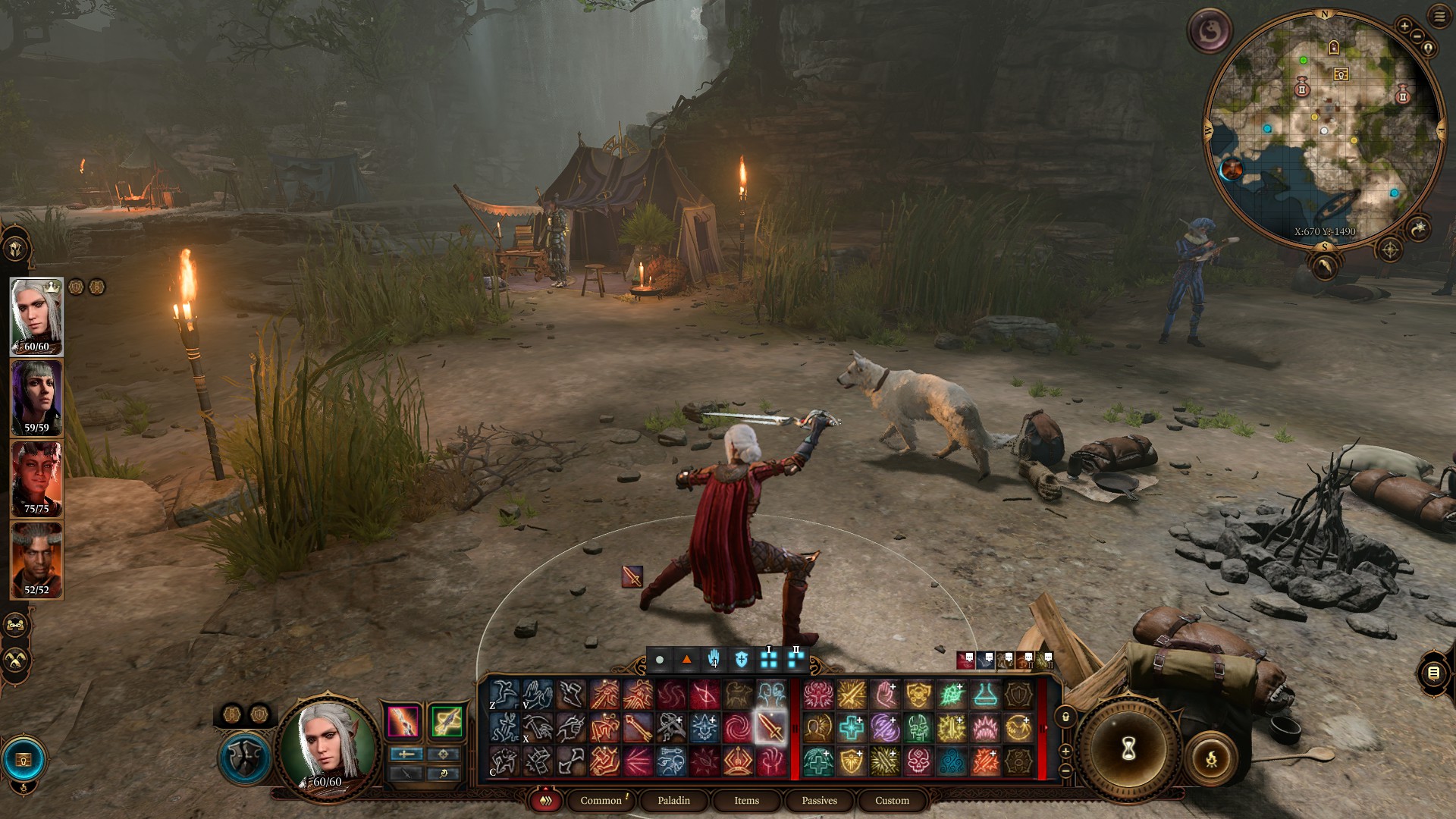Select the red tiefling companion portrait
This screenshot has height=819, width=1456.
coord(36,479)
